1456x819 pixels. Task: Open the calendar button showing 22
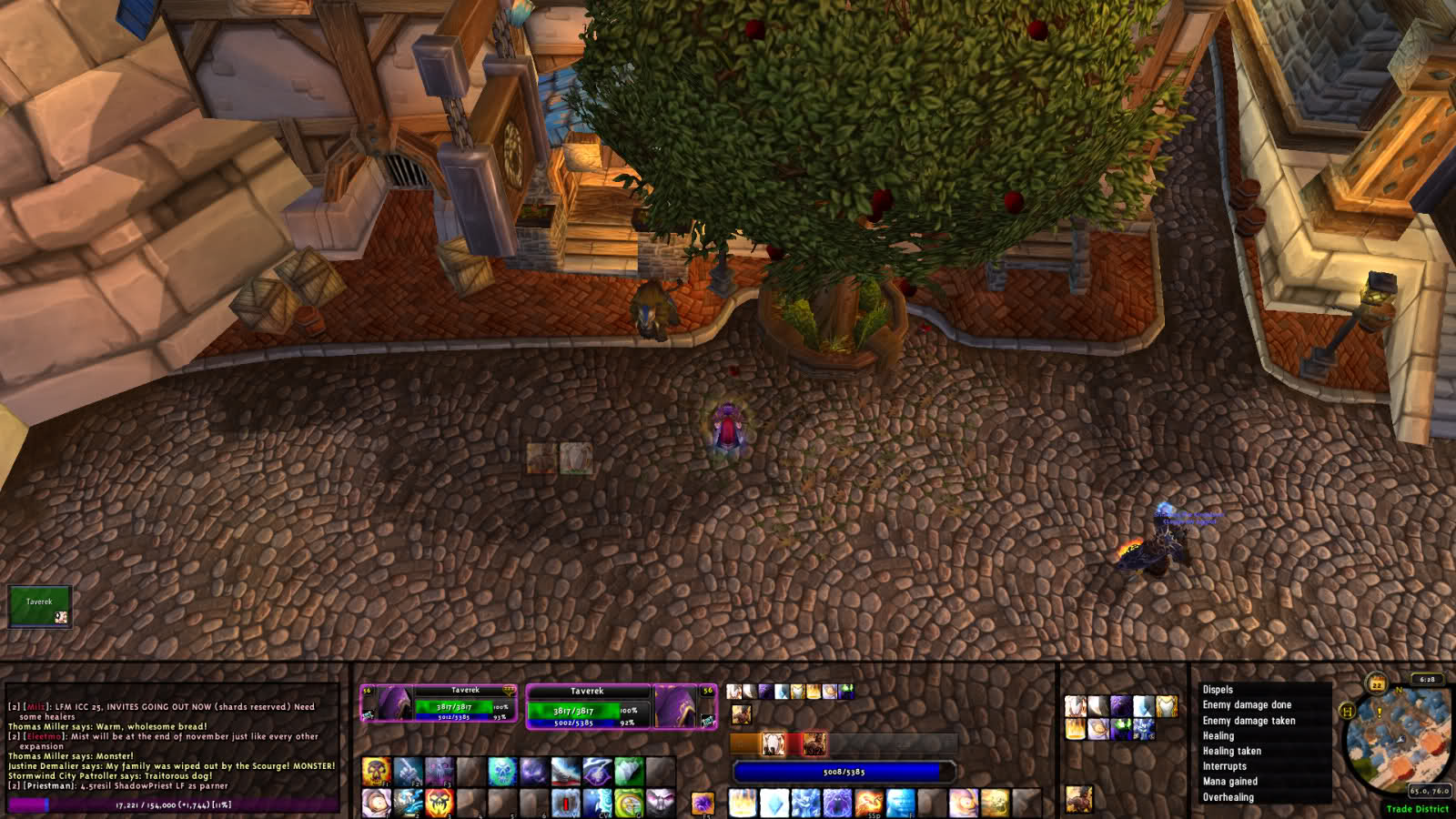(1377, 684)
